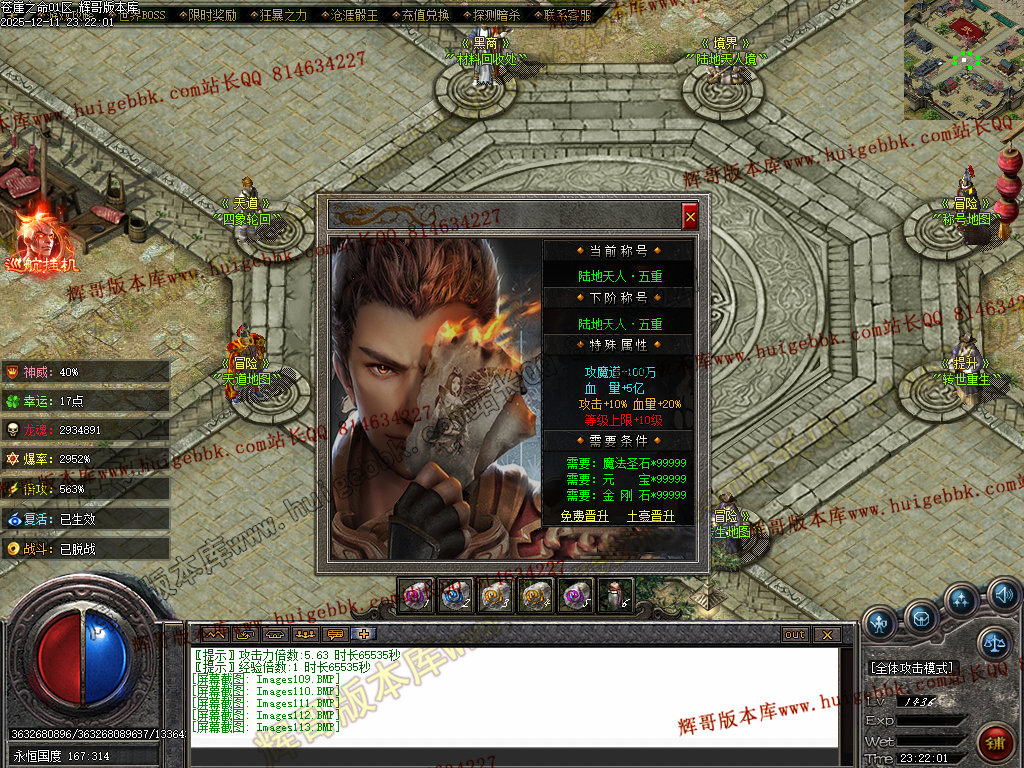This screenshot has height=768, width=1024.
Task: Open the balance scales trade icon
Action: (994, 643)
